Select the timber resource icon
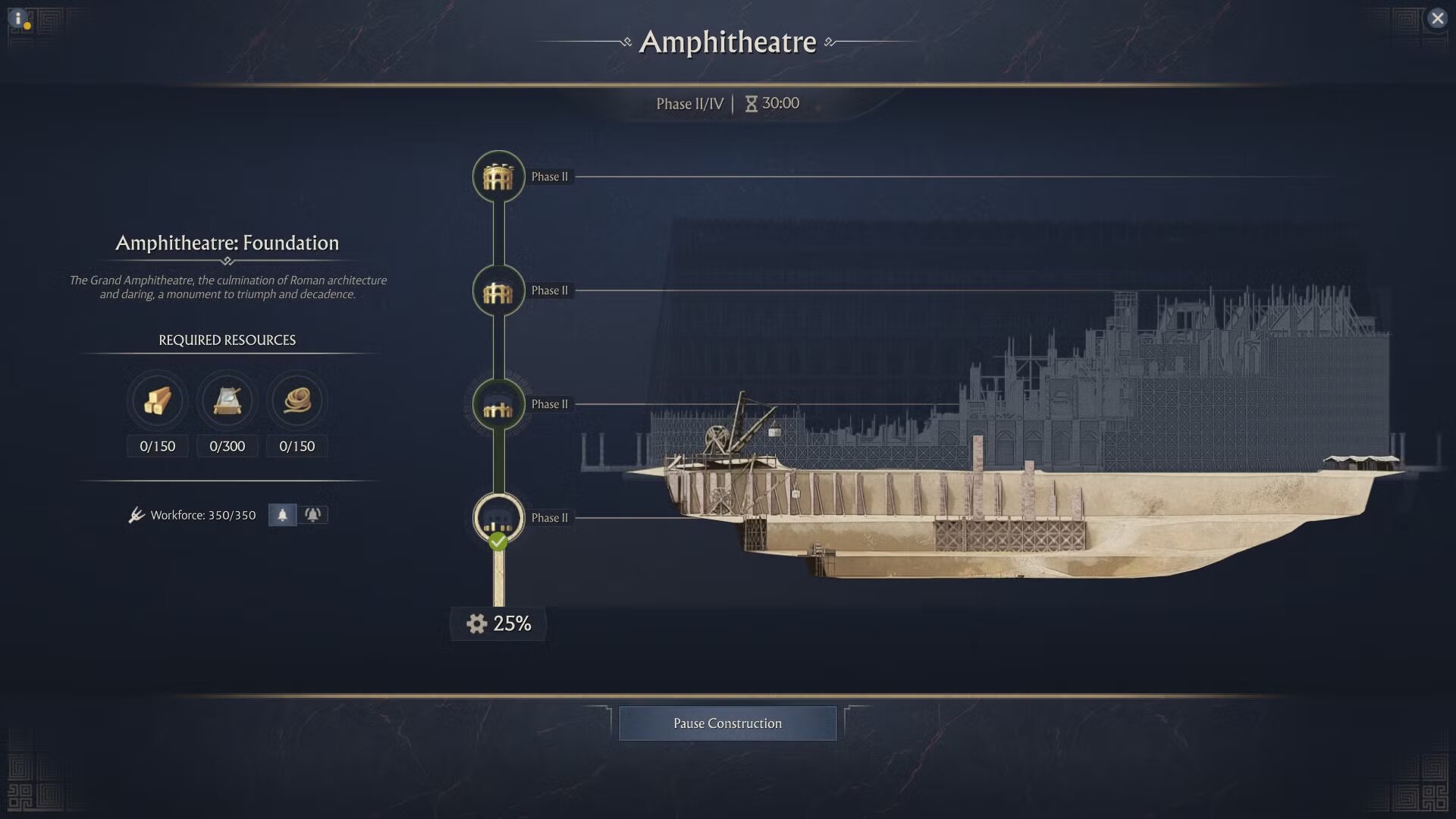 point(157,401)
